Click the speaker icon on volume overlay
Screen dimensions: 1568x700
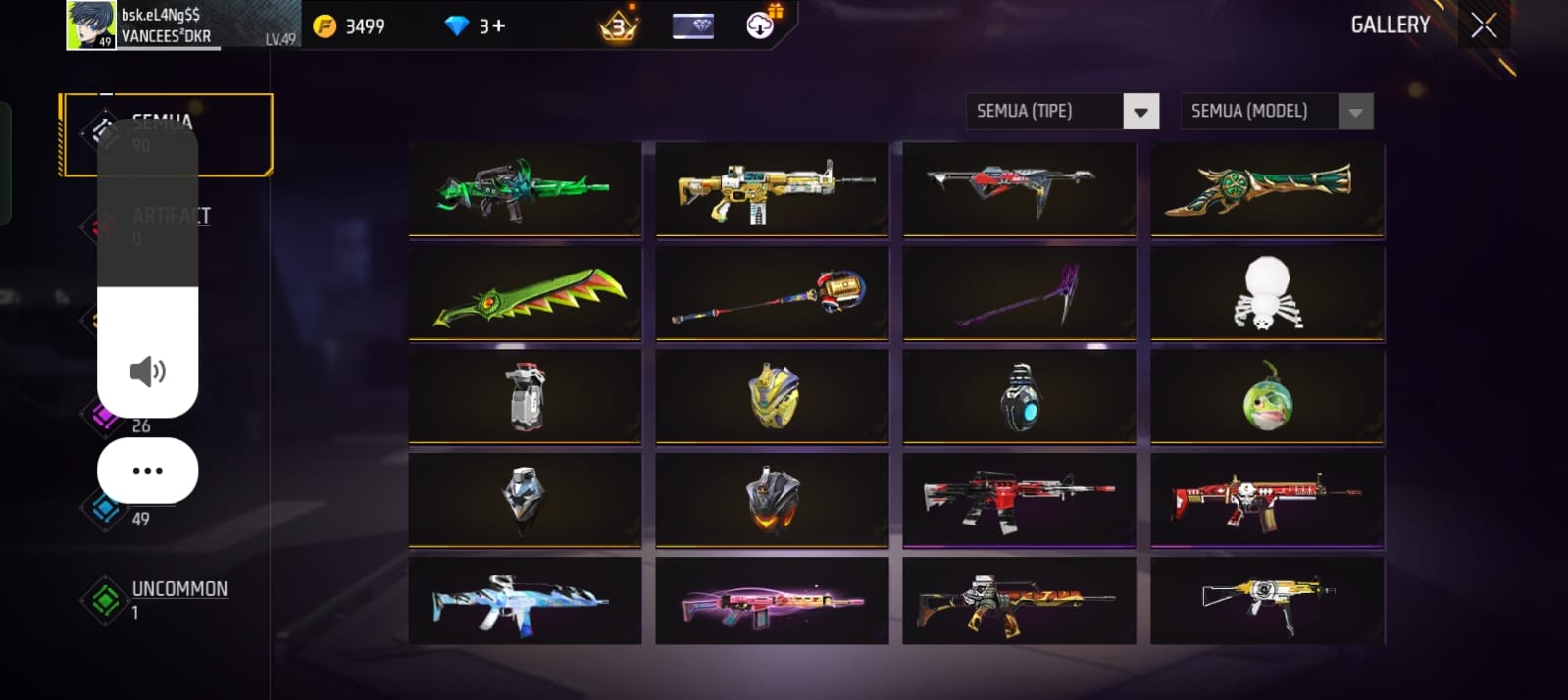[x=147, y=372]
